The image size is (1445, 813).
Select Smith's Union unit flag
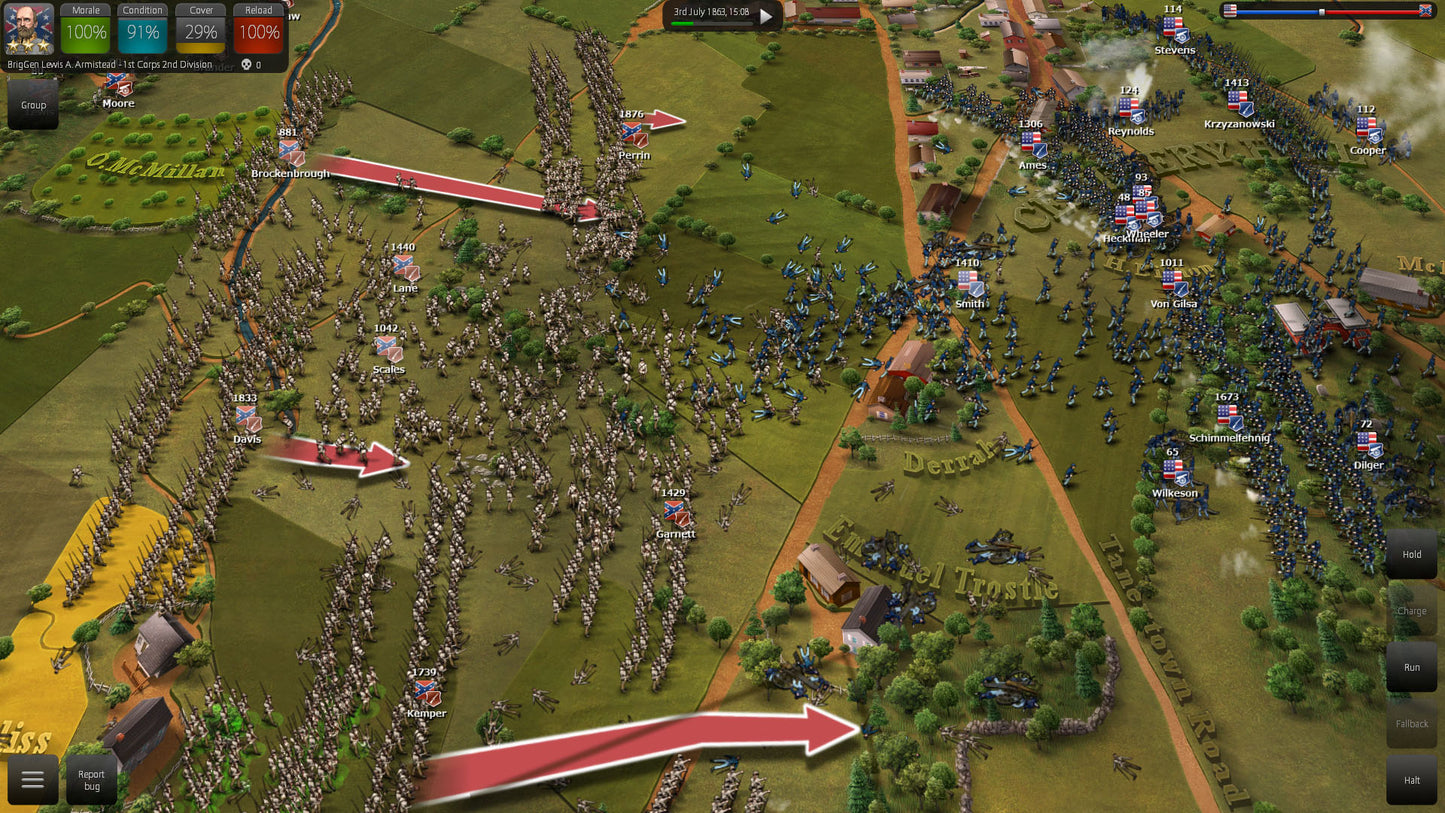point(967,280)
